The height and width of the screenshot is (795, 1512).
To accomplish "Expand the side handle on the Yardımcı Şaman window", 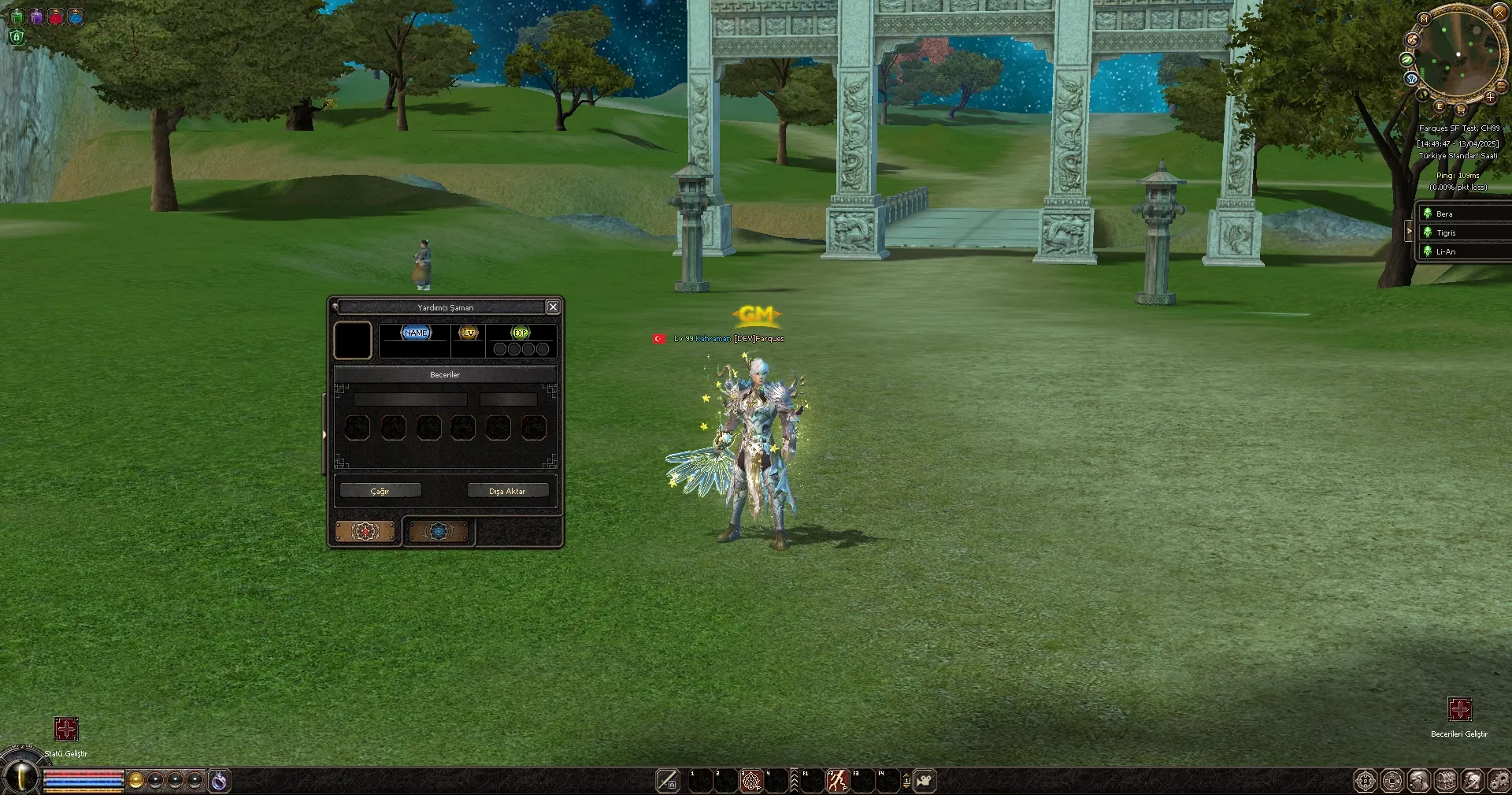I will 325,434.
